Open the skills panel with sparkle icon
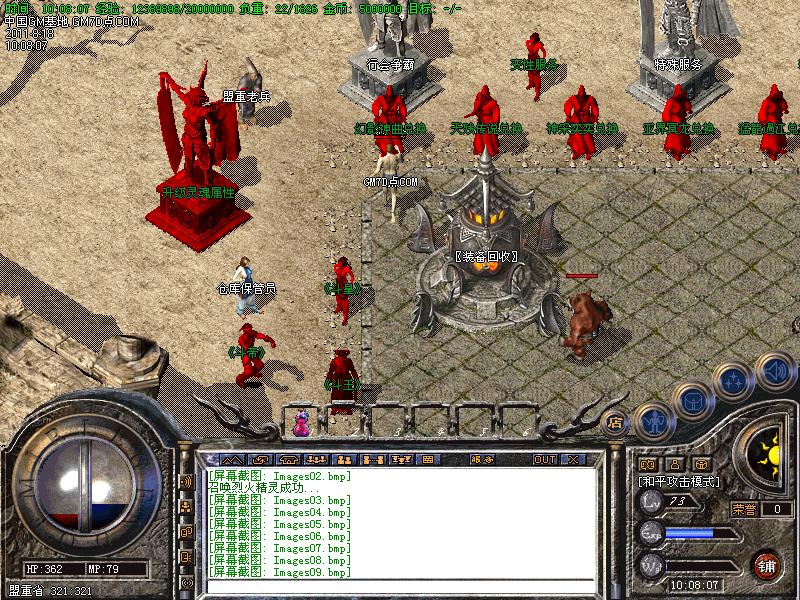The width and height of the screenshot is (800, 600). point(734,382)
